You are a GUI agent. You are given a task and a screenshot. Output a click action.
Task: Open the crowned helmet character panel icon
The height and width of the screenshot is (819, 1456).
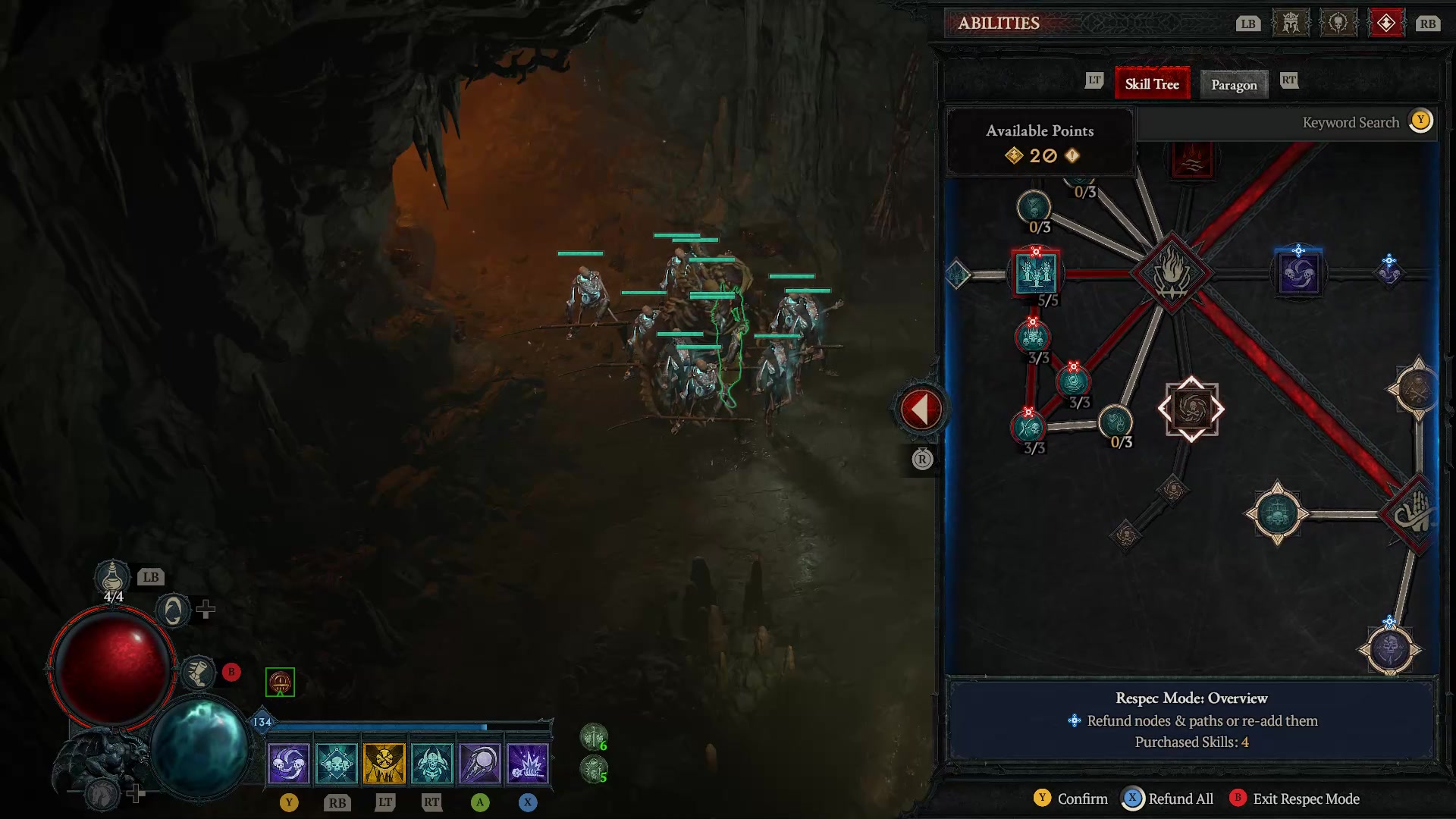tap(1289, 23)
